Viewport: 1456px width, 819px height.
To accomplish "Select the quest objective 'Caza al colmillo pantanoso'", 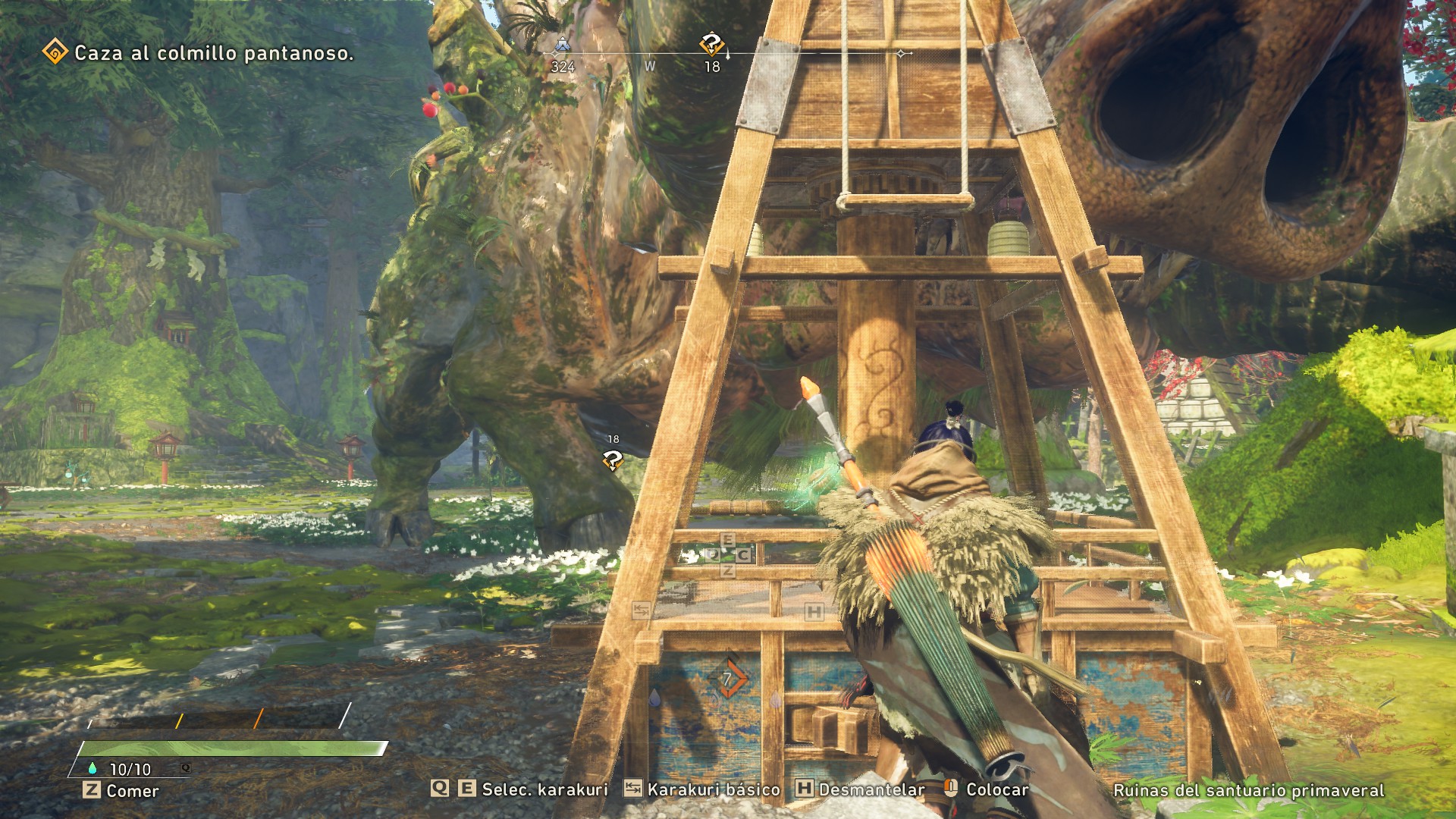I will click(213, 53).
